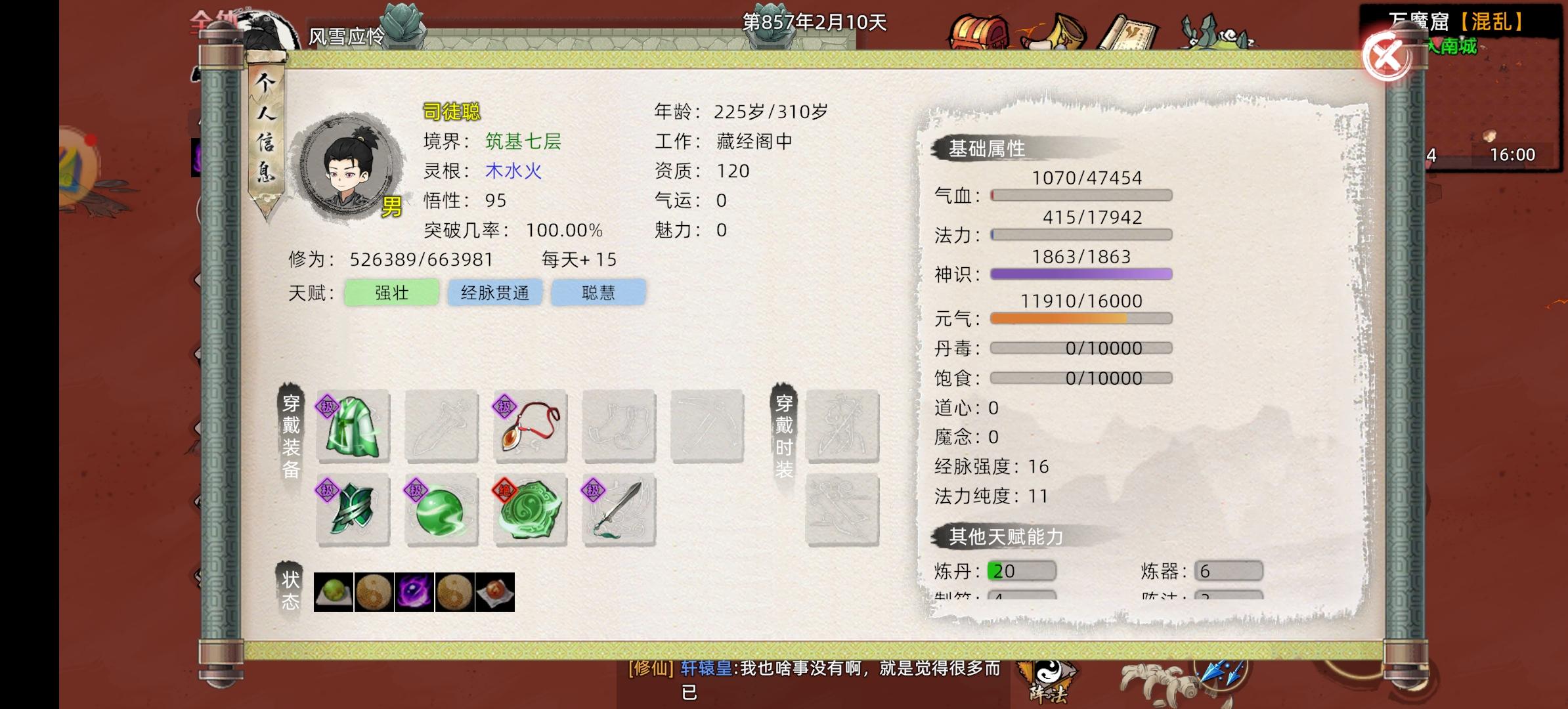The height and width of the screenshot is (709, 1568).
Task: Select the equipped green robe item
Action: click(x=353, y=427)
